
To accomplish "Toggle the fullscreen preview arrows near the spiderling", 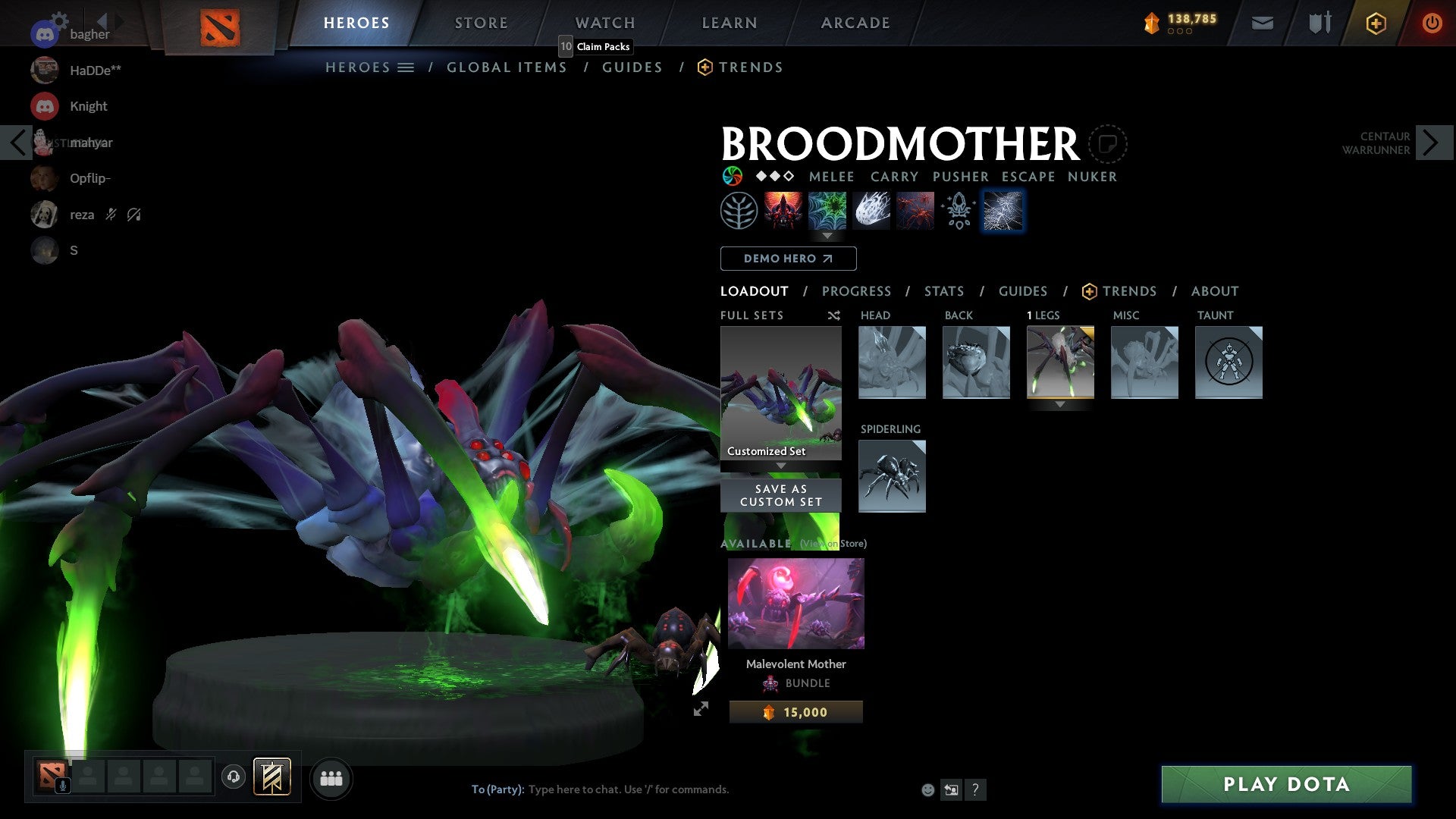I will 700,710.
